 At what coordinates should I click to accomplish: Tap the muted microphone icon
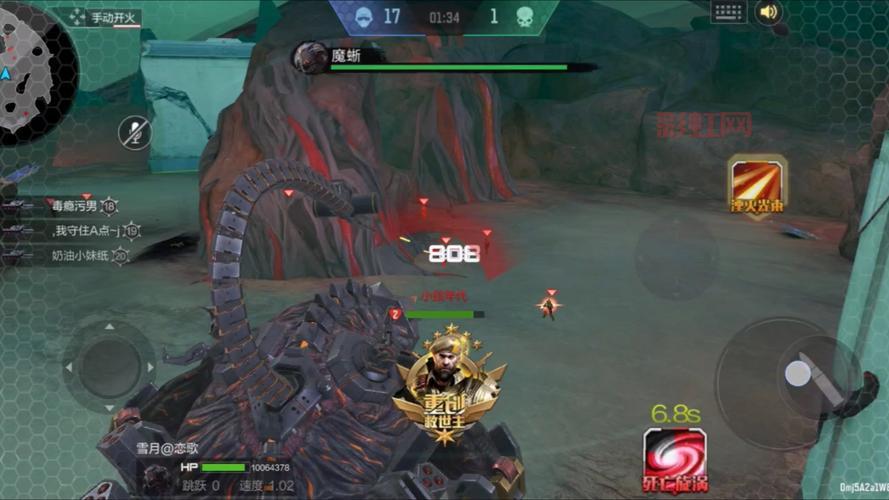[135, 133]
